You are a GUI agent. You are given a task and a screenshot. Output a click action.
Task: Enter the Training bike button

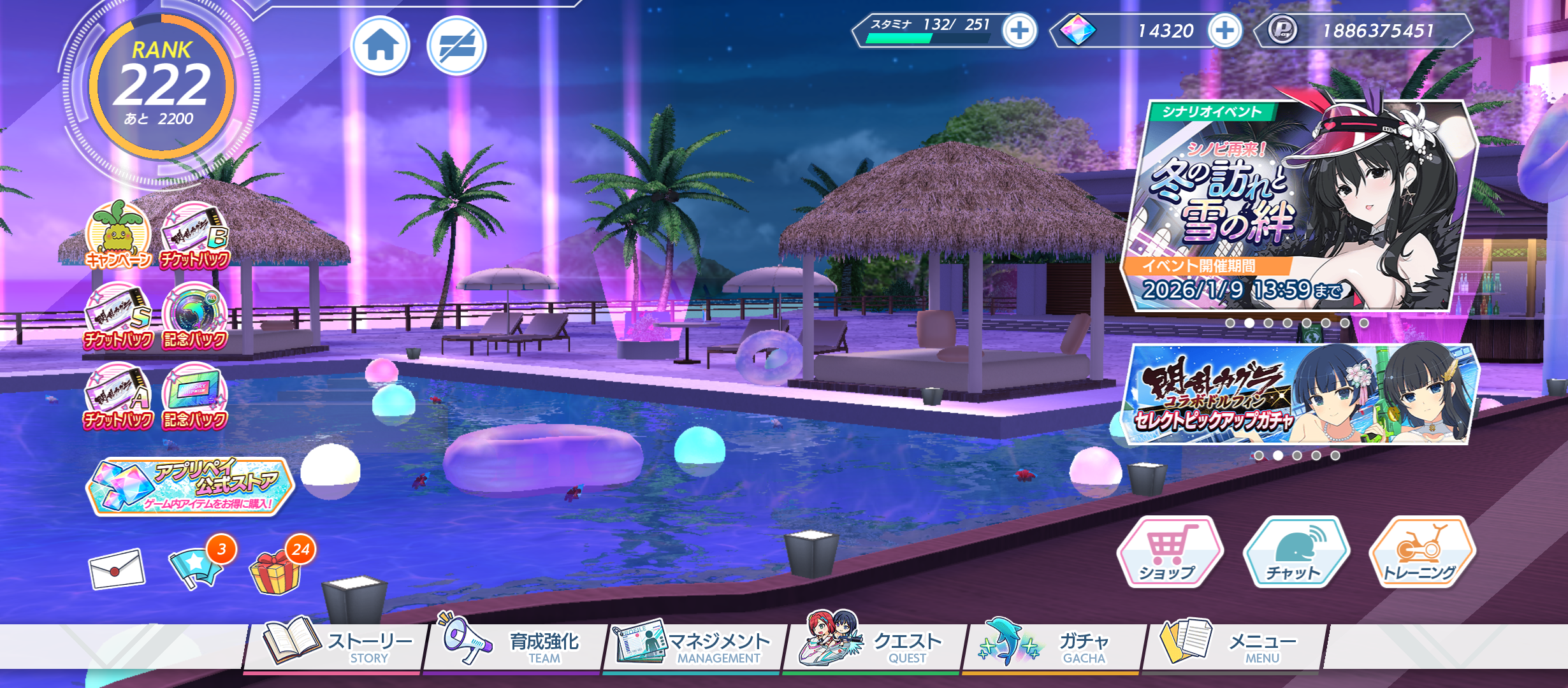point(1421,552)
